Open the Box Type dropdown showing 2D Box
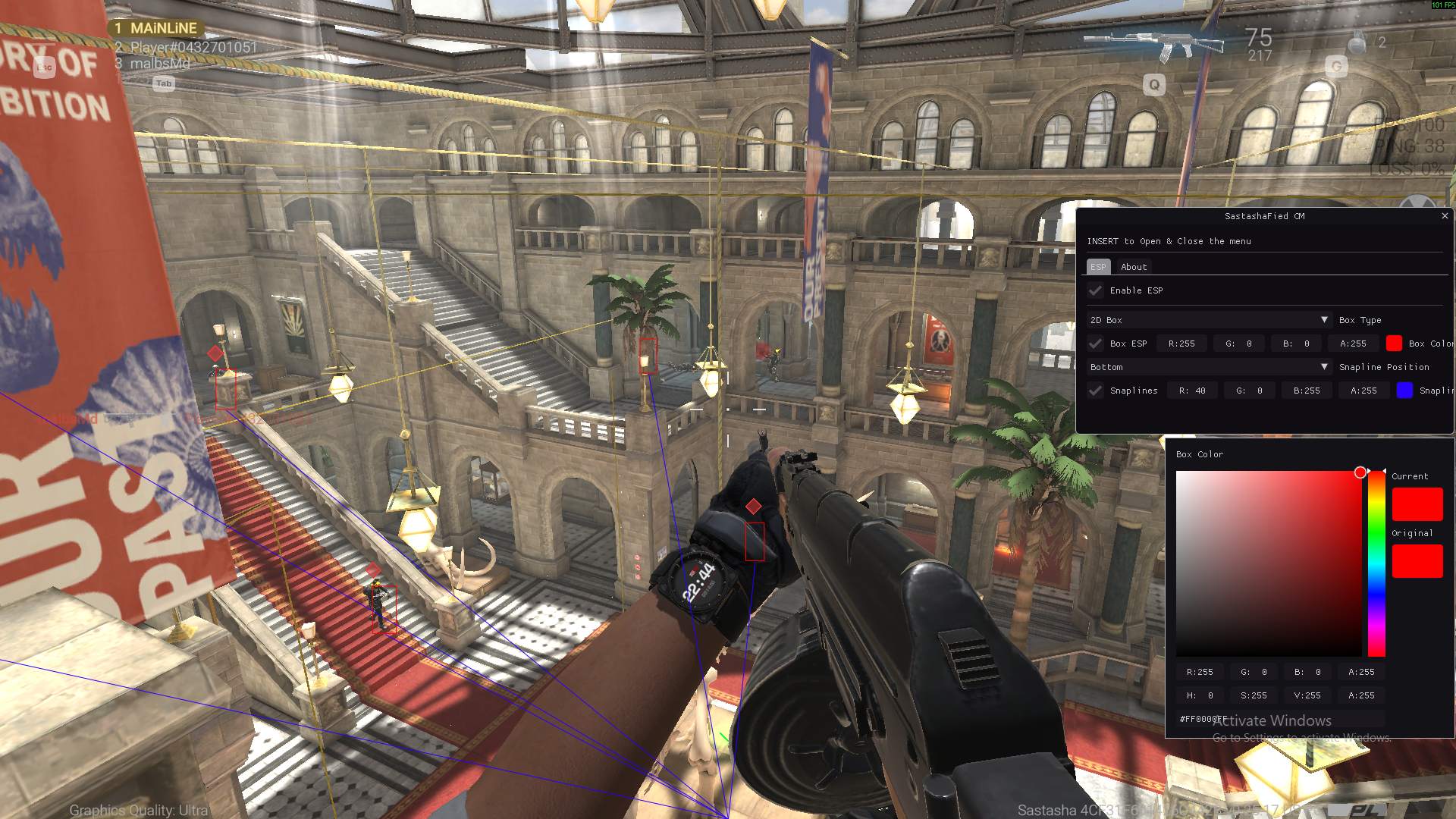Viewport: 1456px width, 819px height. pyautogui.click(x=1208, y=320)
